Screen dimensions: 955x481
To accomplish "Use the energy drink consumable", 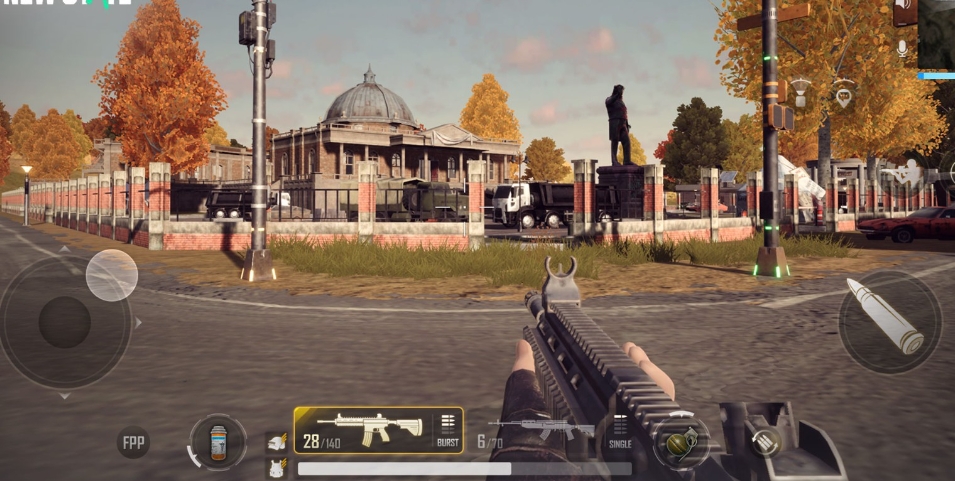I will pos(218,442).
